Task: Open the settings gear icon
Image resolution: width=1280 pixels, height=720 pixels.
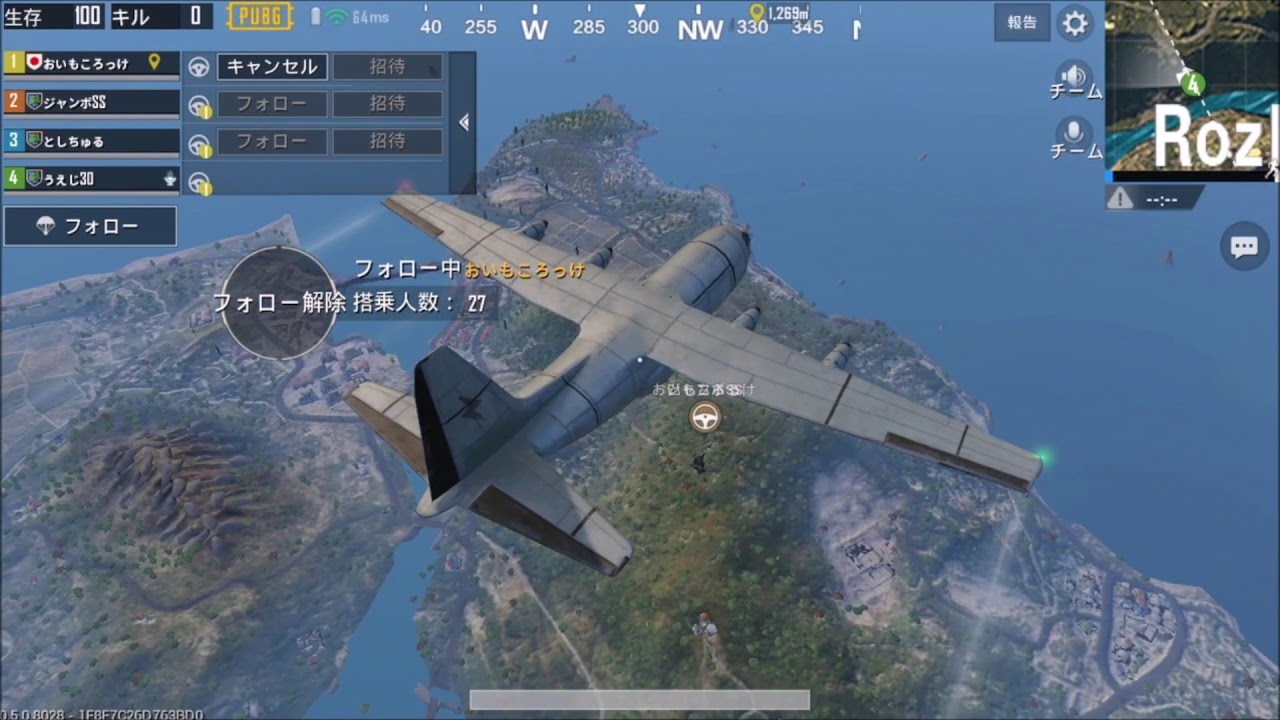Action: pyautogui.click(x=1075, y=23)
